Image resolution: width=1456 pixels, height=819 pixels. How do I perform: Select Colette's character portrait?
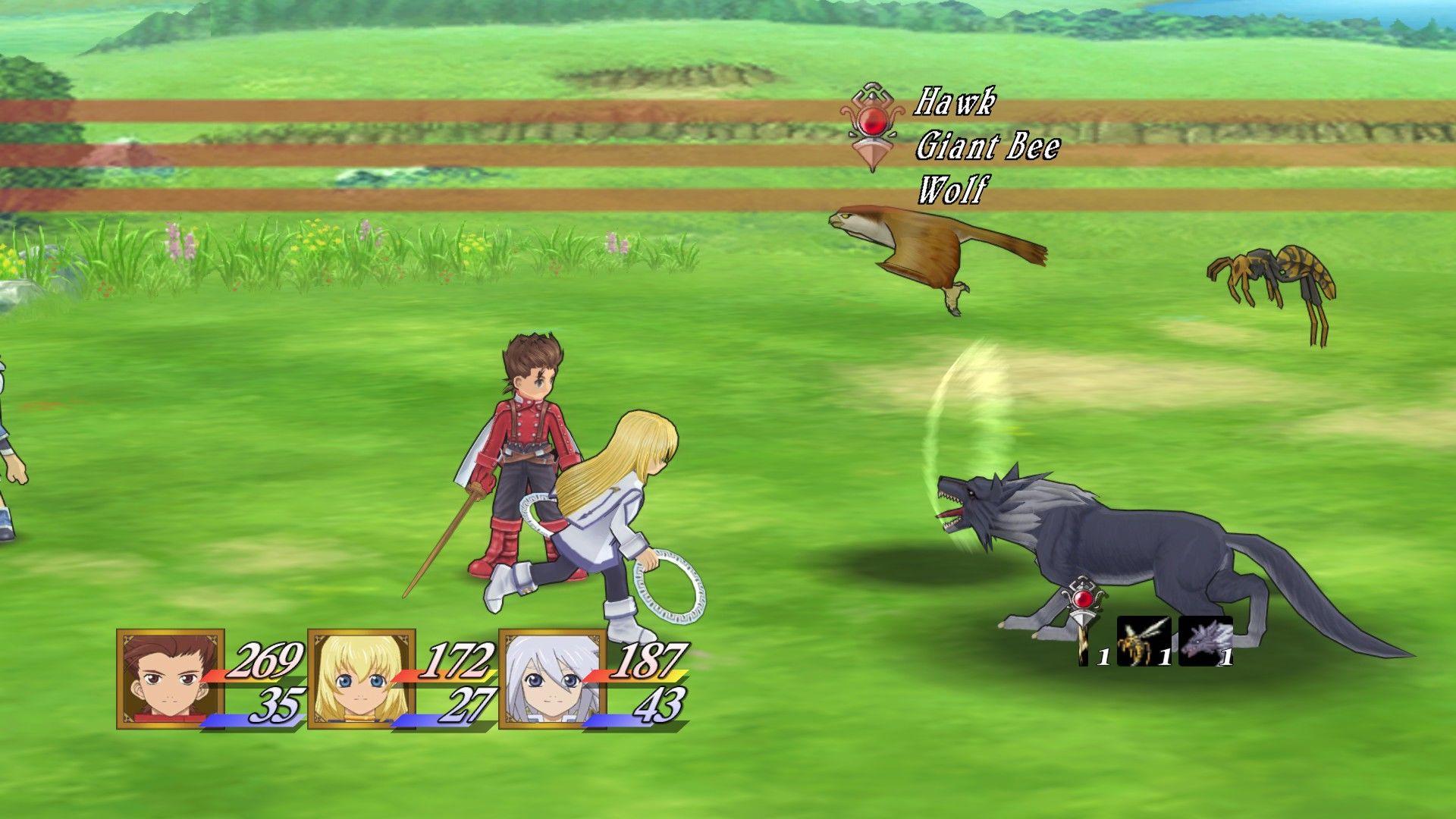tap(362, 679)
